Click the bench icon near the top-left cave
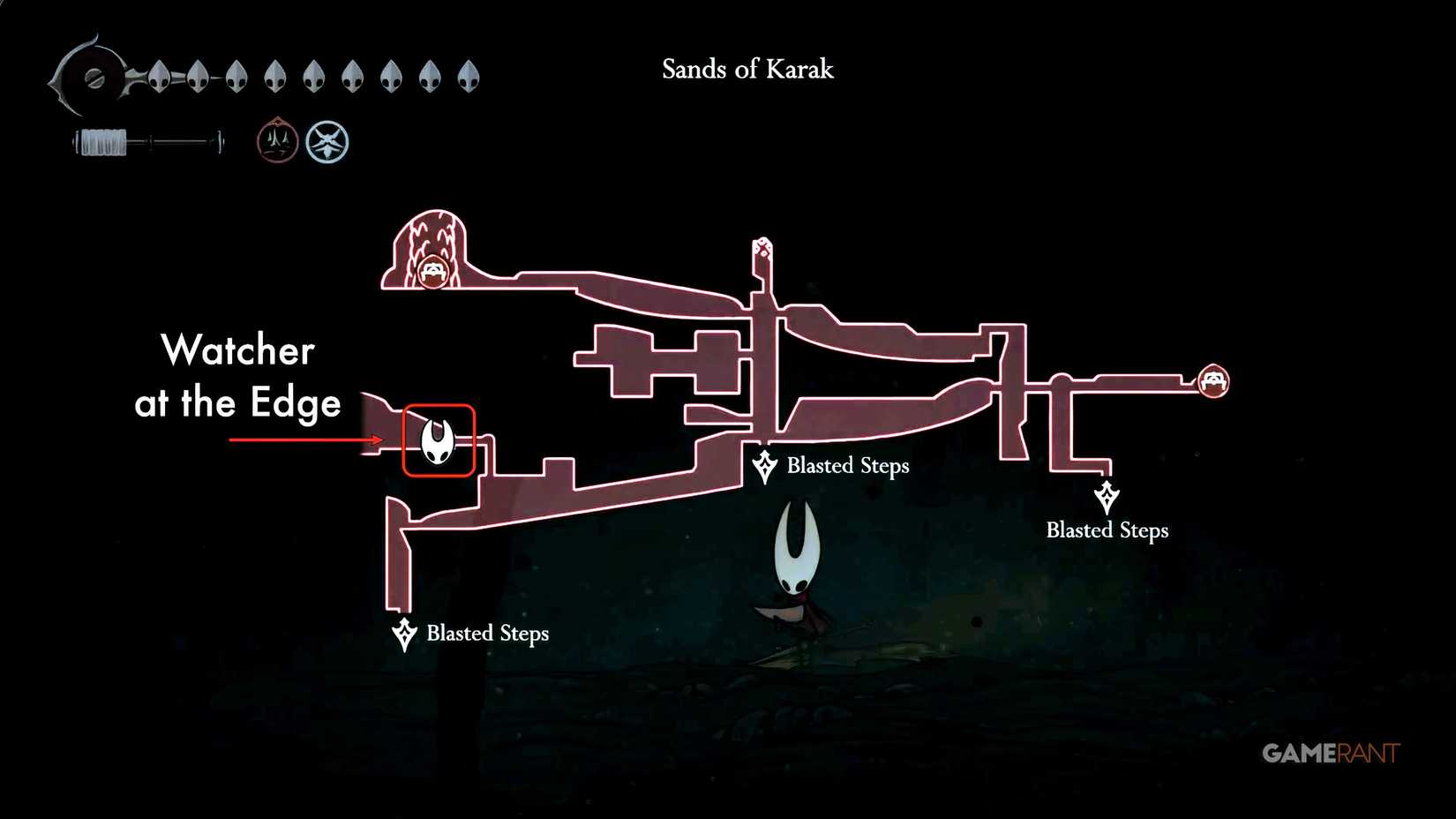The image size is (1456, 819). point(432,272)
